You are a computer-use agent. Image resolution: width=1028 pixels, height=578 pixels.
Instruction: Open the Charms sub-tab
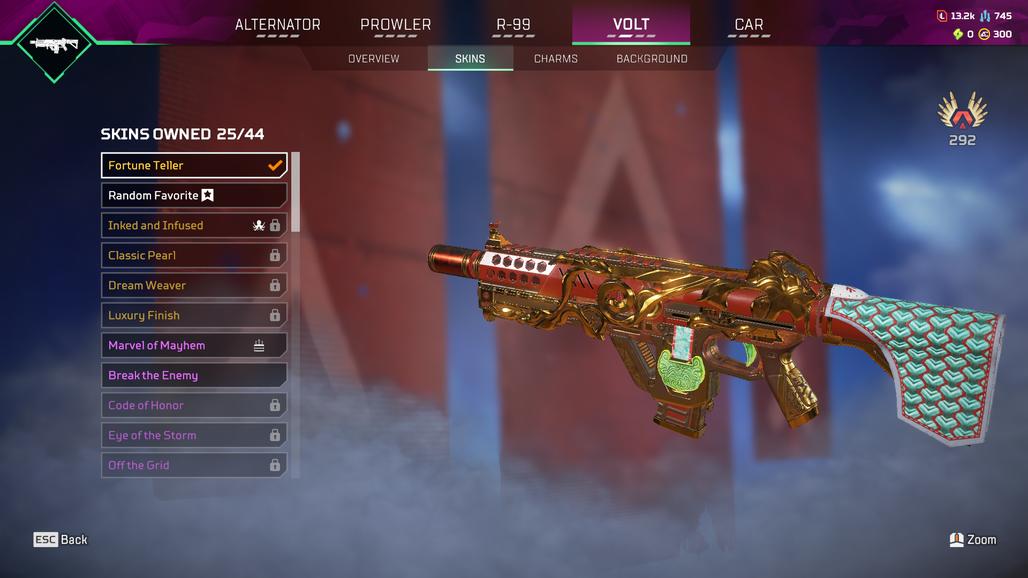[556, 59]
